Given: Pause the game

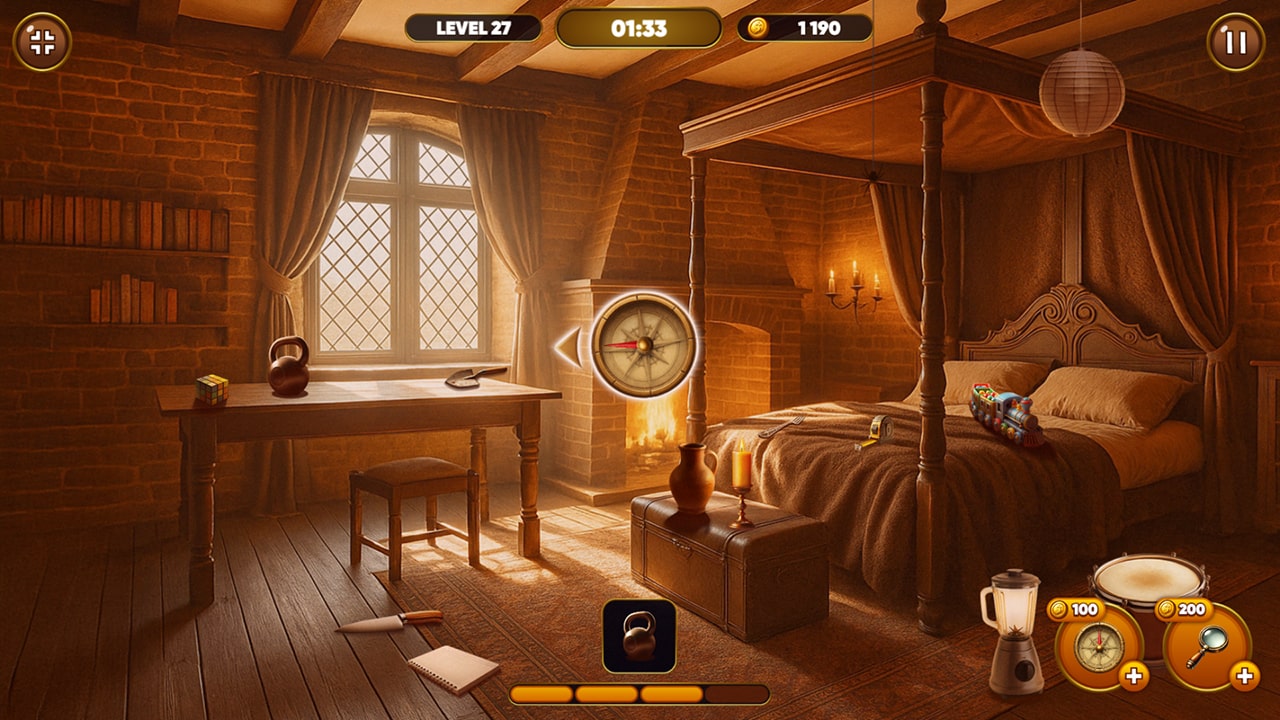Looking at the screenshot, I should [1236, 42].
